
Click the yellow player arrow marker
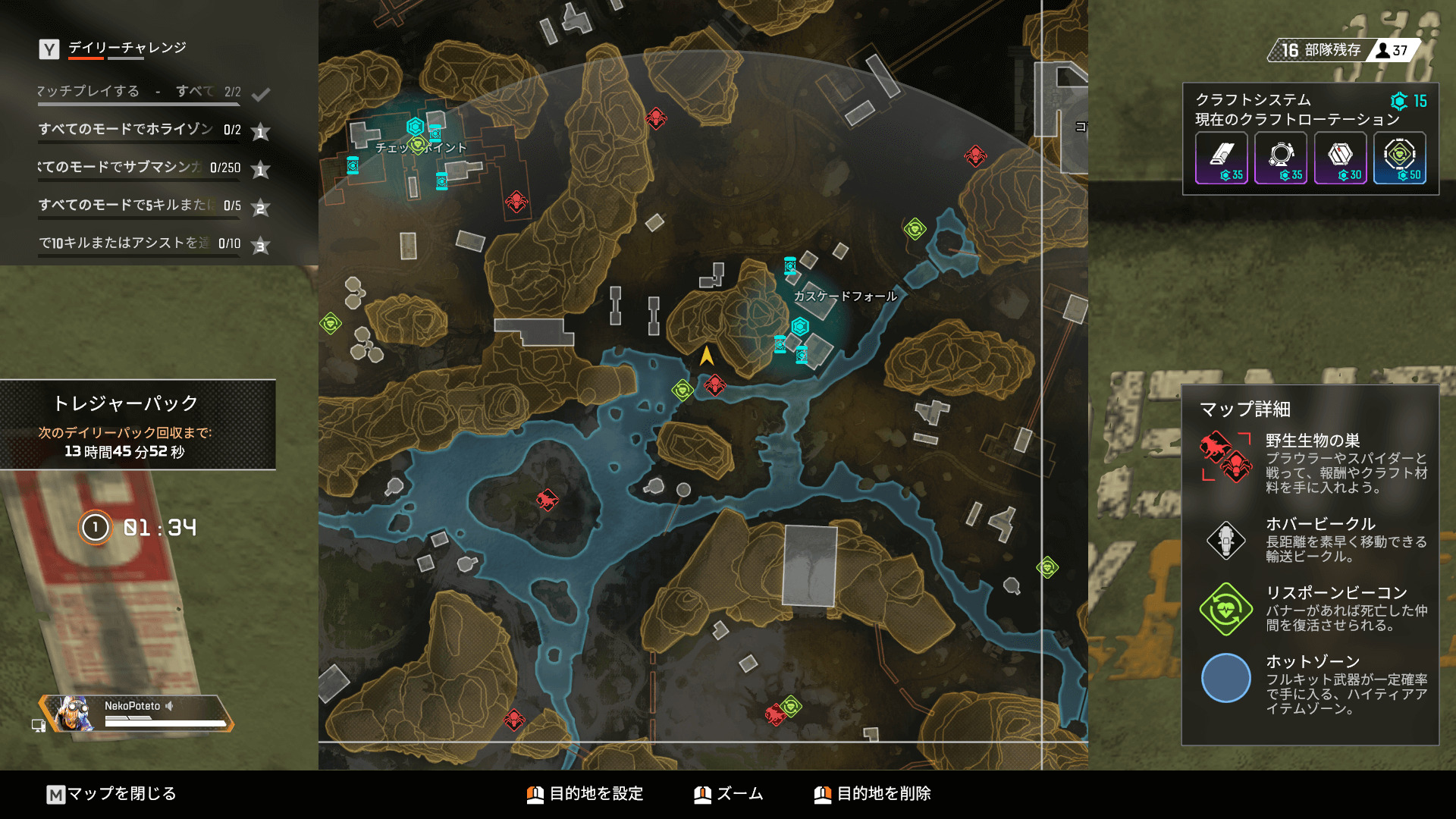(707, 356)
